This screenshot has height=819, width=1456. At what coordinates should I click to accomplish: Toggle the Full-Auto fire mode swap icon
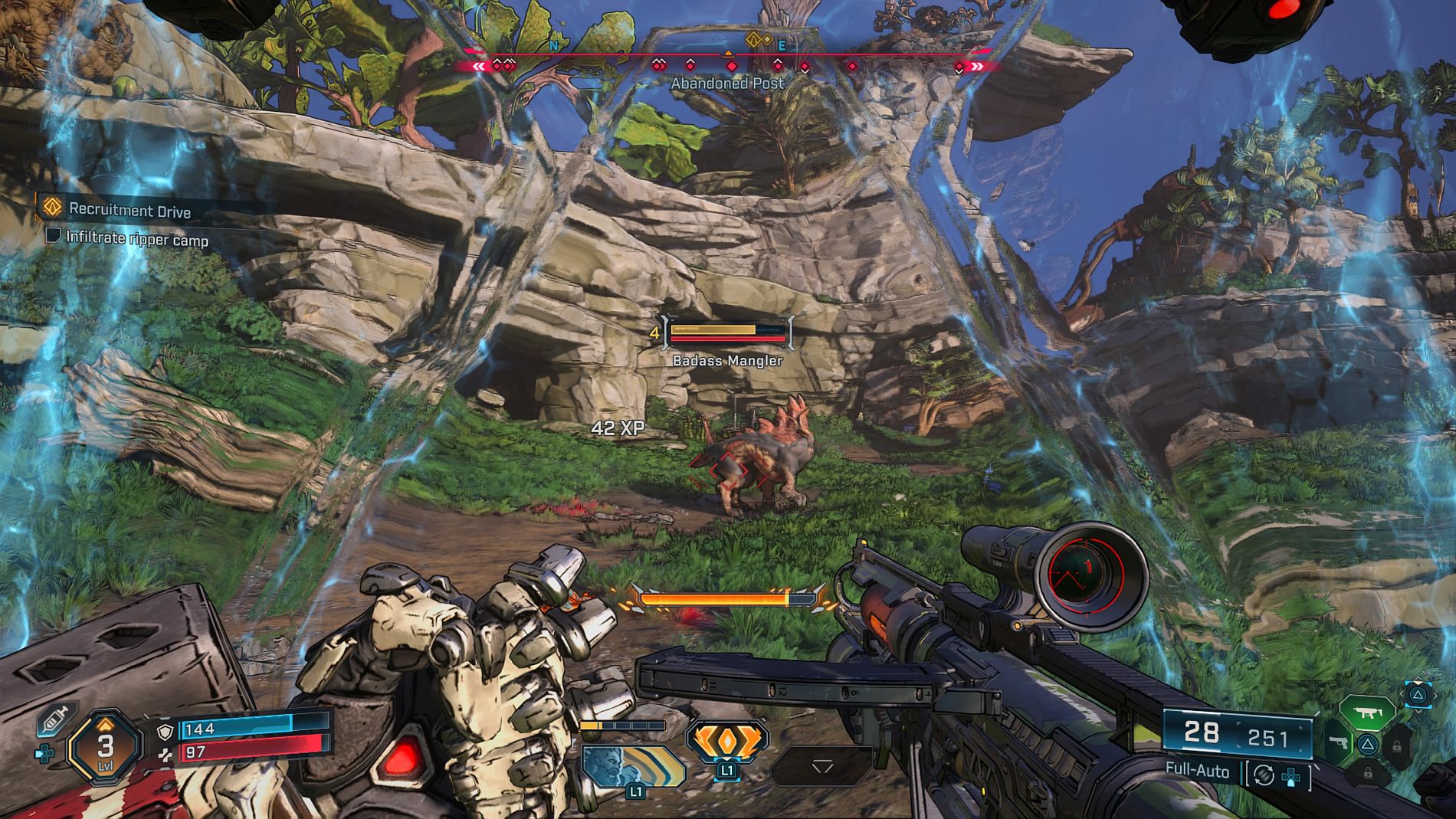(x=1264, y=775)
